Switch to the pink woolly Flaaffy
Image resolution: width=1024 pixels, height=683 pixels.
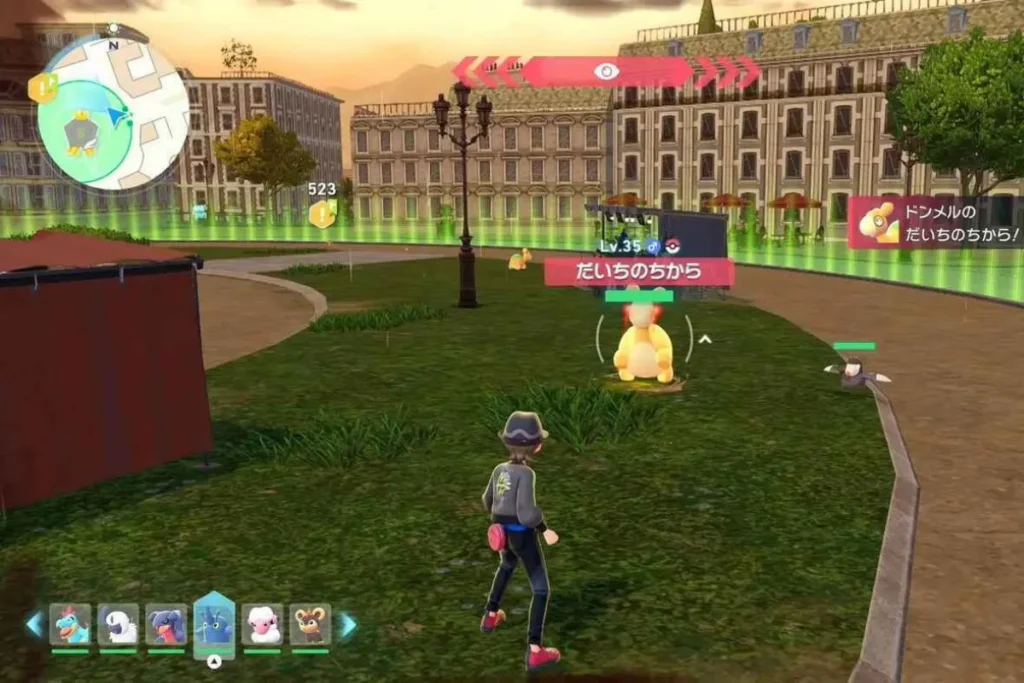point(262,624)
